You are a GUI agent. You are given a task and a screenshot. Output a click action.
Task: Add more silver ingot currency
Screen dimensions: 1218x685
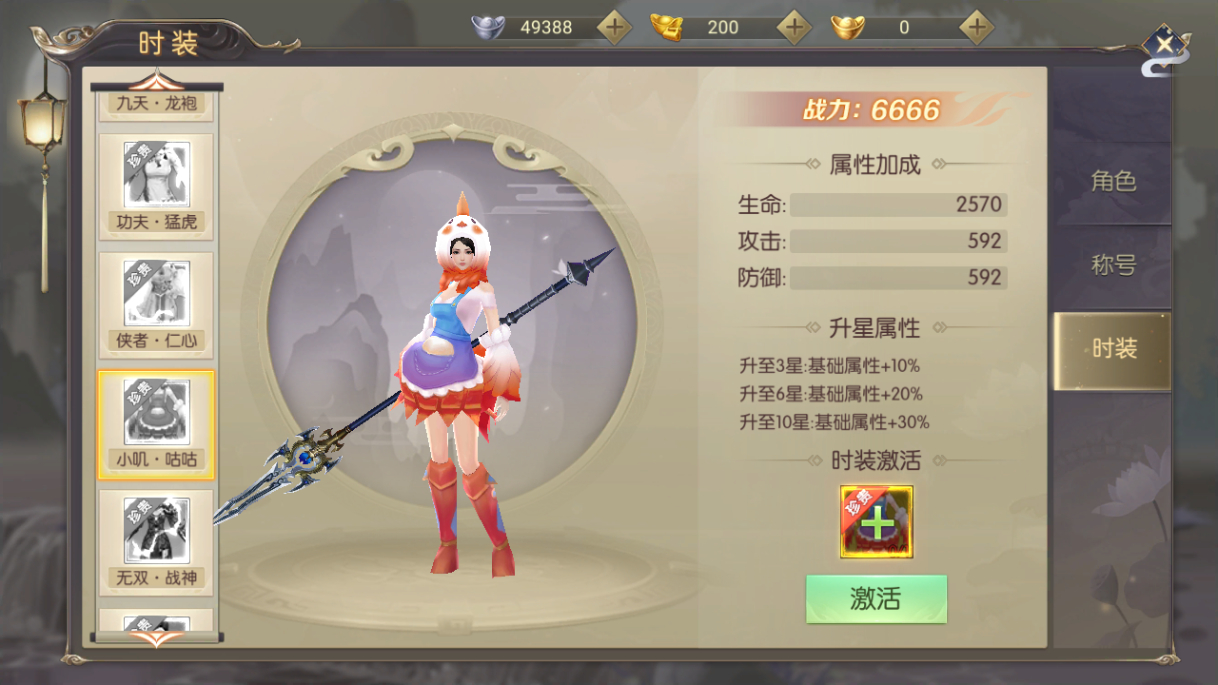coord(614,28)
